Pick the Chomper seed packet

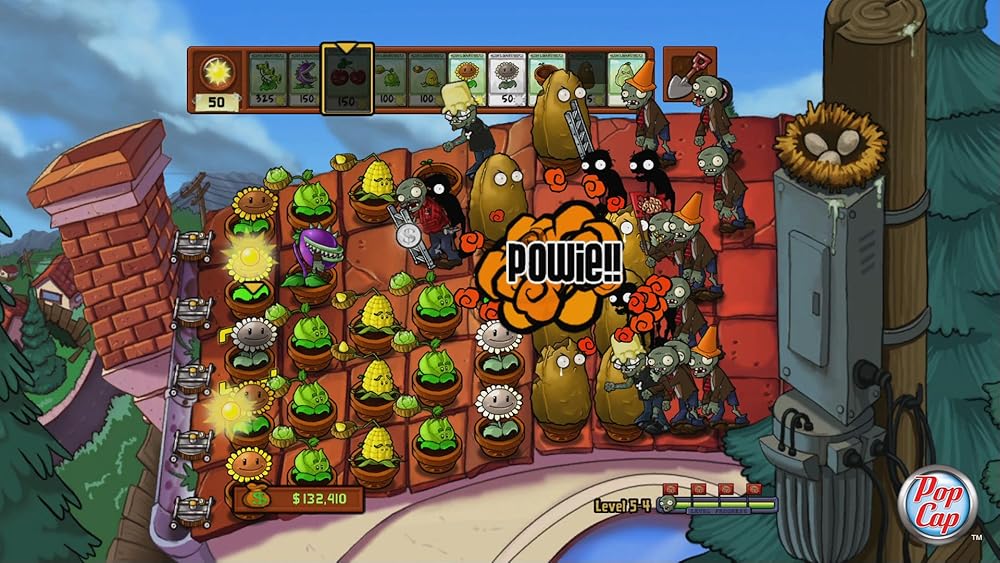[x=305, y=80]
